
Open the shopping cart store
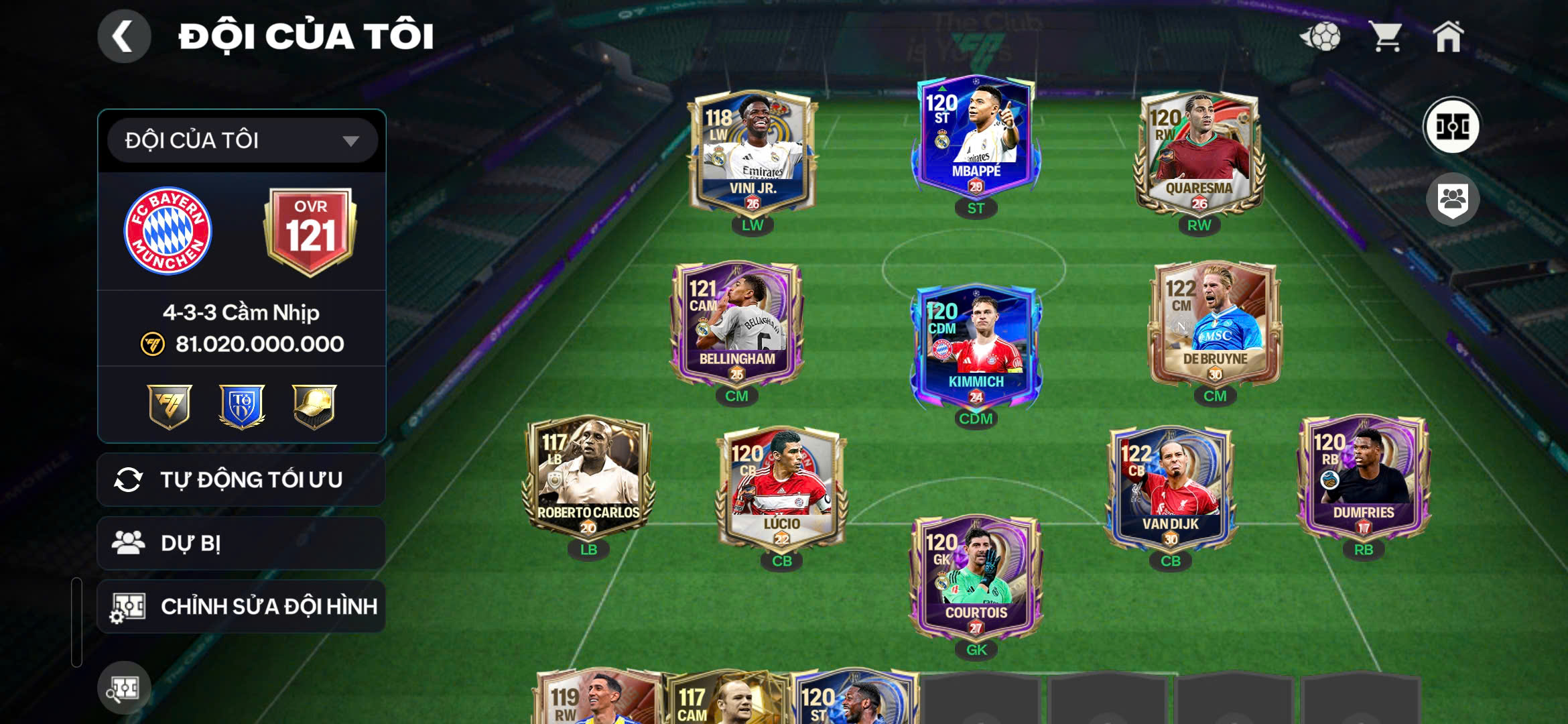click(1386, 36)
